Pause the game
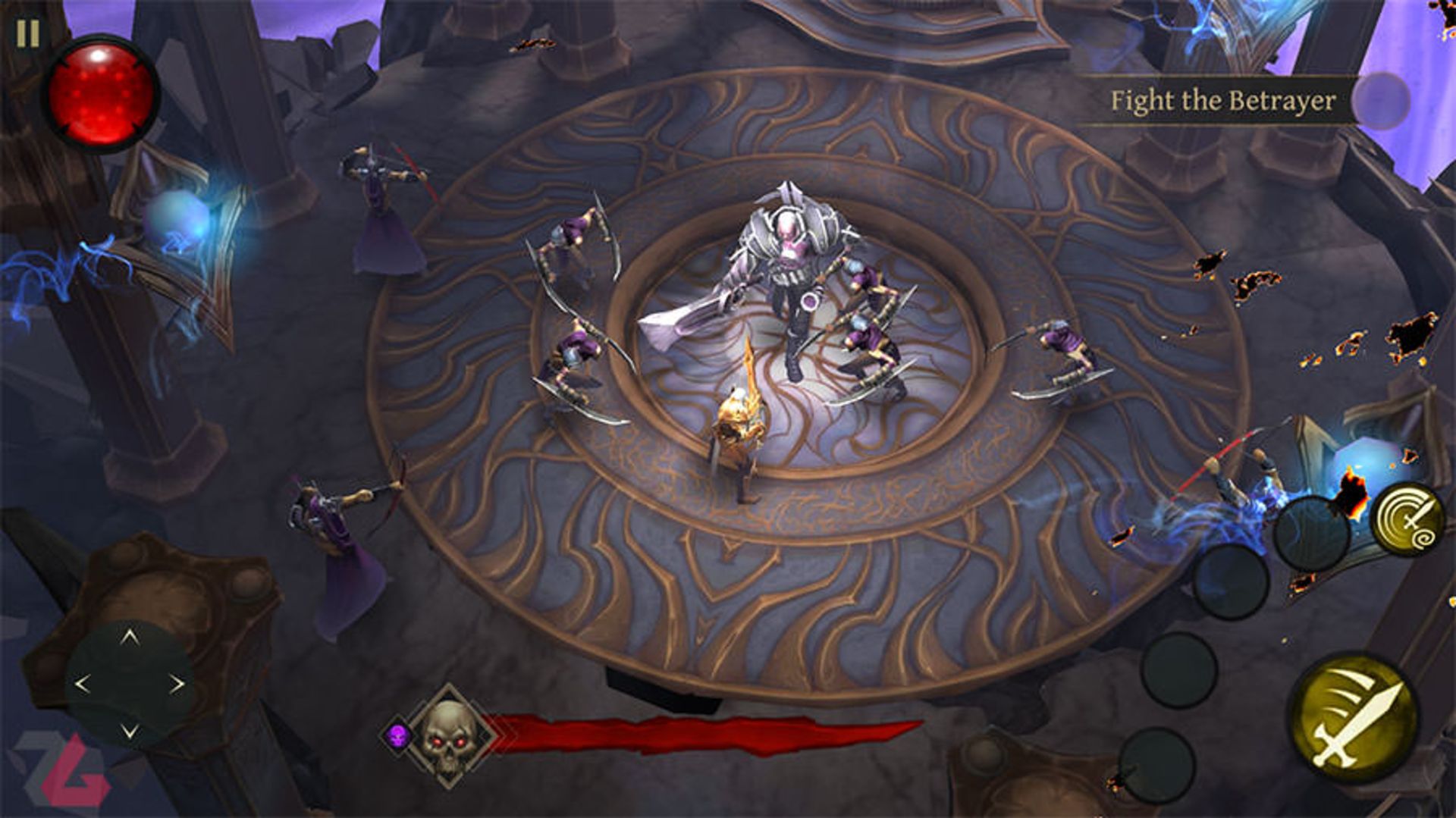1456x818 pixels. [28, 33]
